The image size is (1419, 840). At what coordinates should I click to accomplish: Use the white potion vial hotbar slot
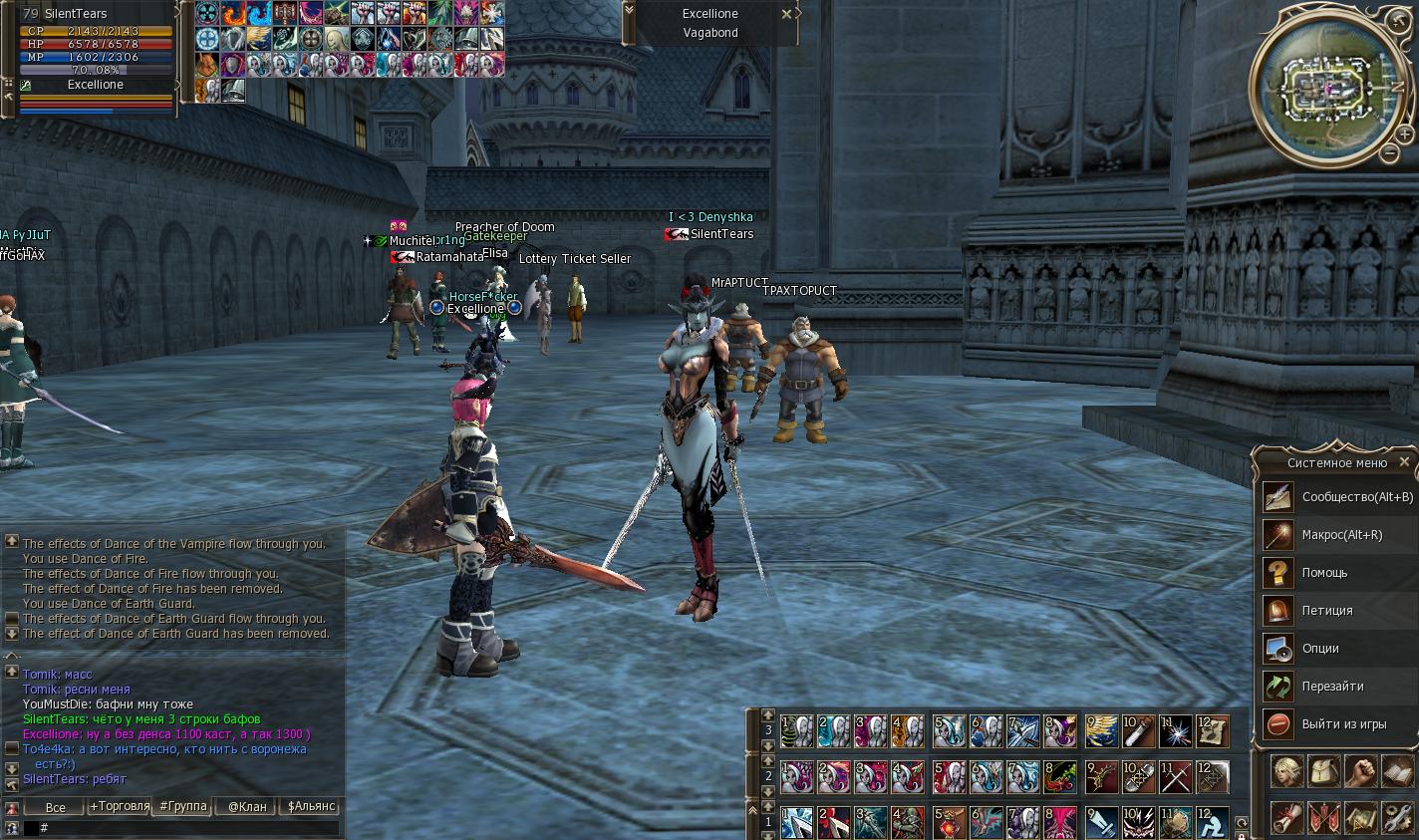(1138, 731)
